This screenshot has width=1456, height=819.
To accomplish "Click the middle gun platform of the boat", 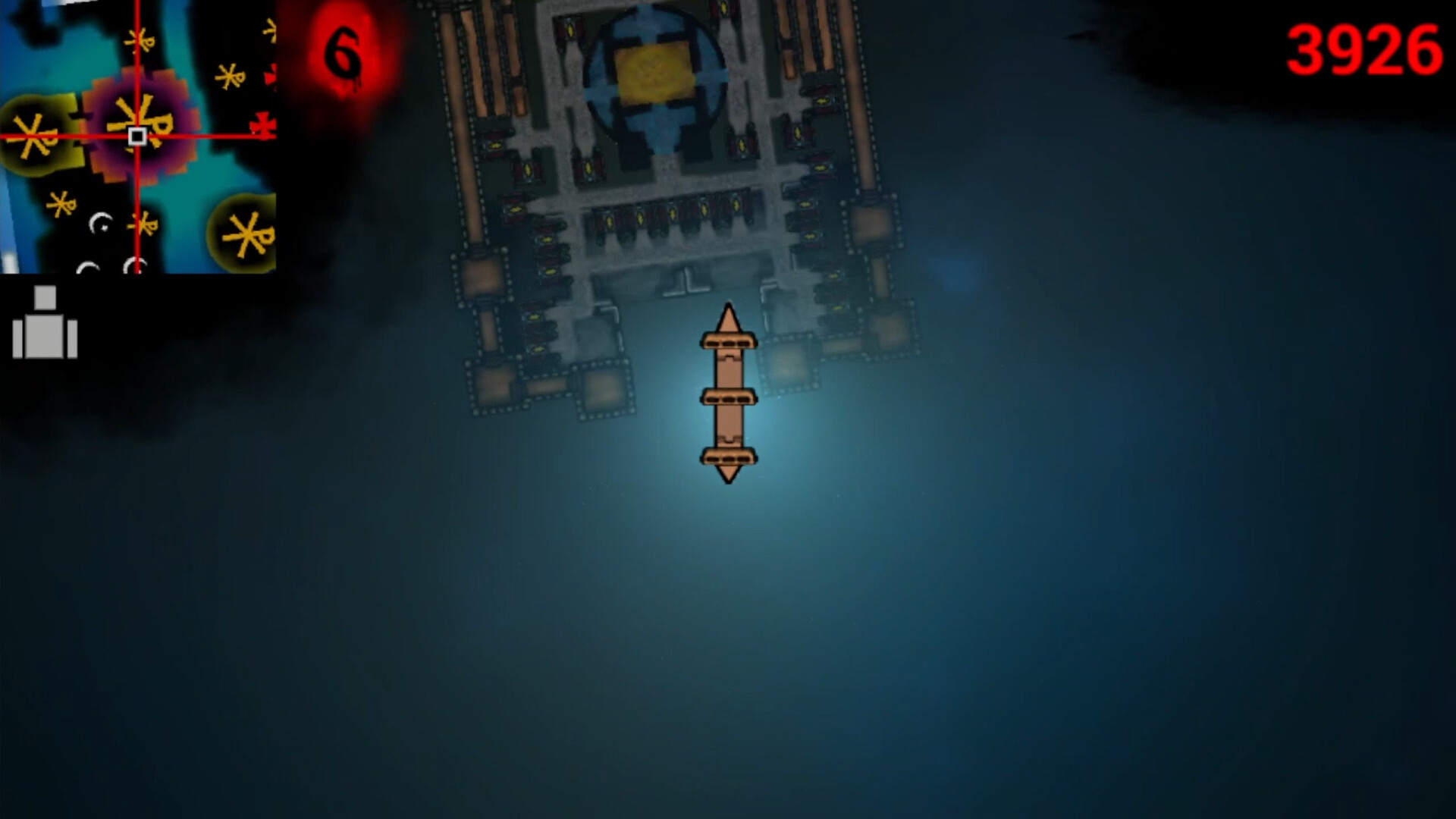I will click(730, 397).
